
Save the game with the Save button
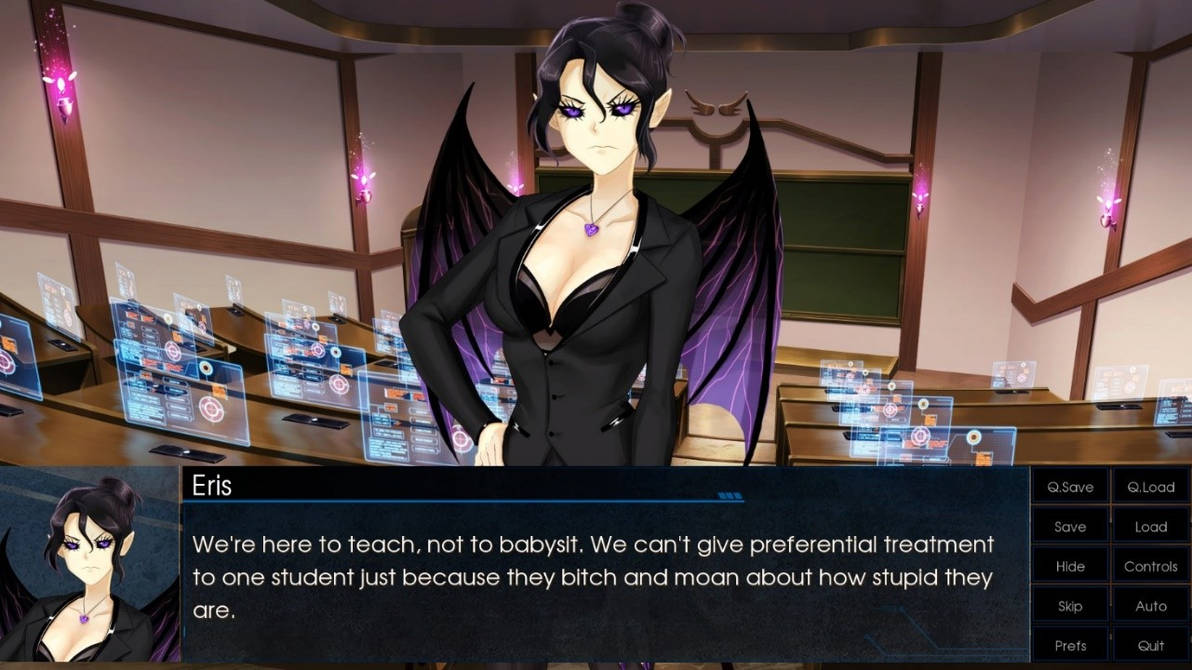click(1070, 527)
